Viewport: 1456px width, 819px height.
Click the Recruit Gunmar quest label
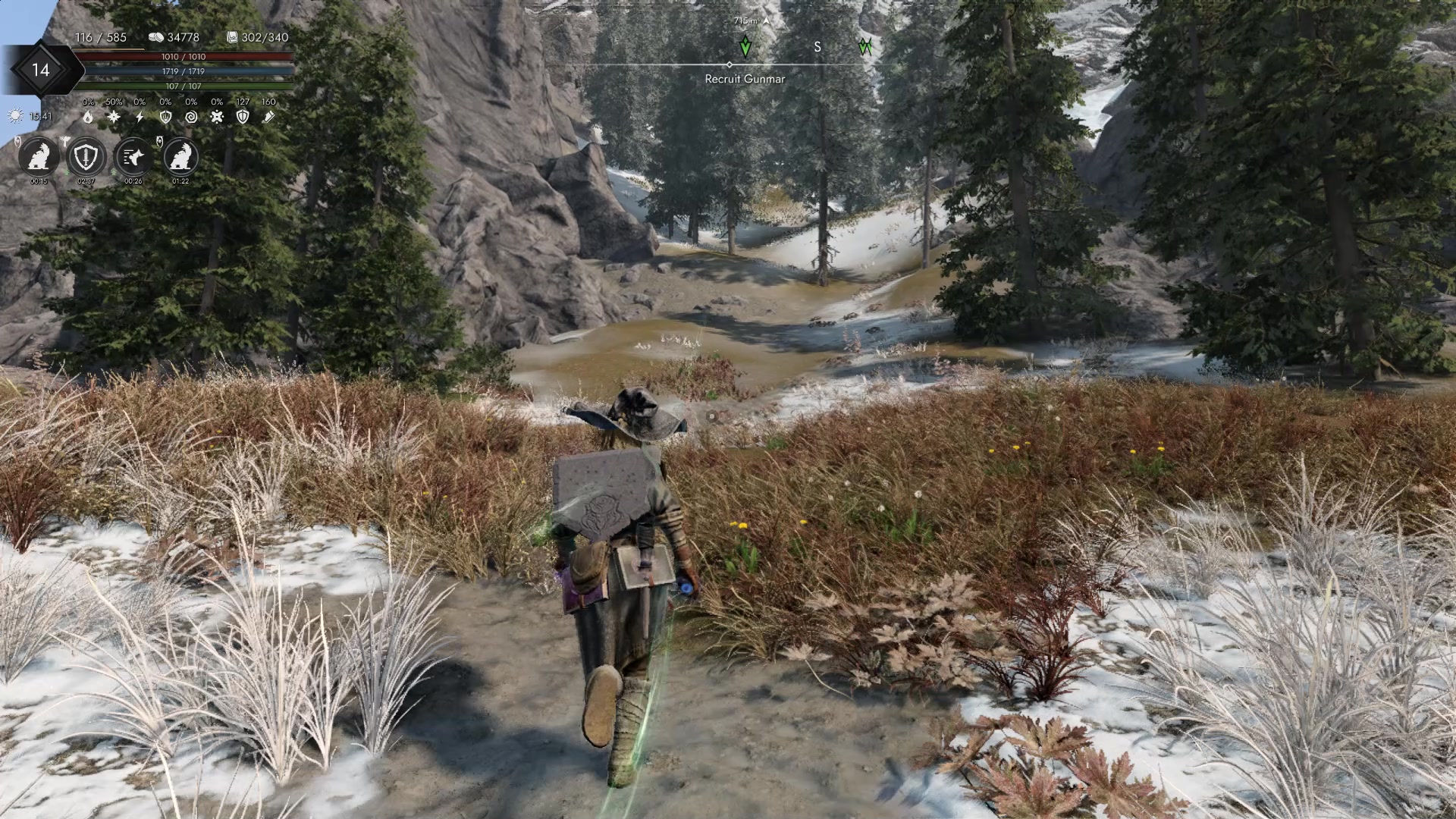click(744, 79)
